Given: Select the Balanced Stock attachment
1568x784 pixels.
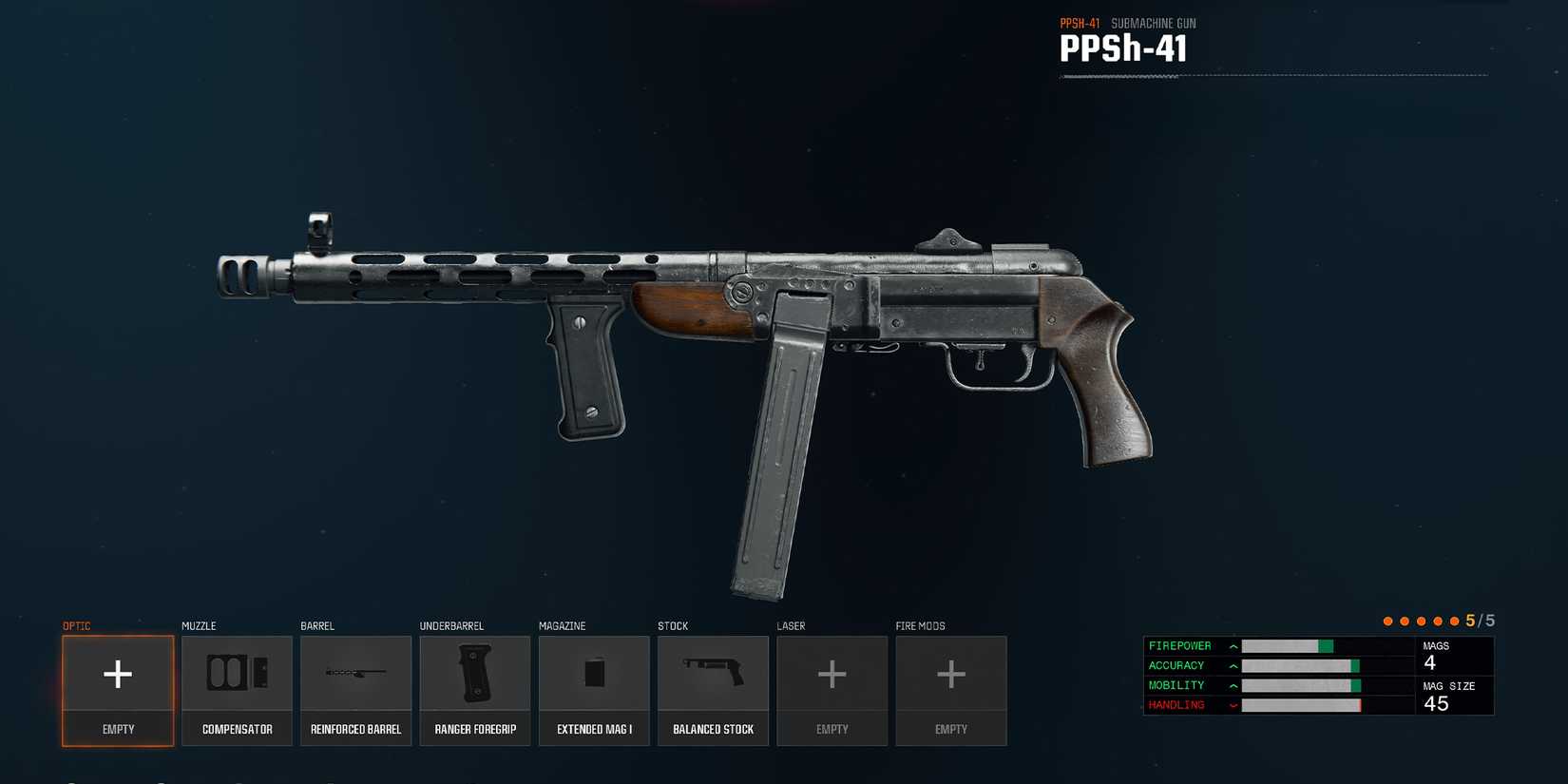Looking at the screenshot, I should click(x=713, y=689).
